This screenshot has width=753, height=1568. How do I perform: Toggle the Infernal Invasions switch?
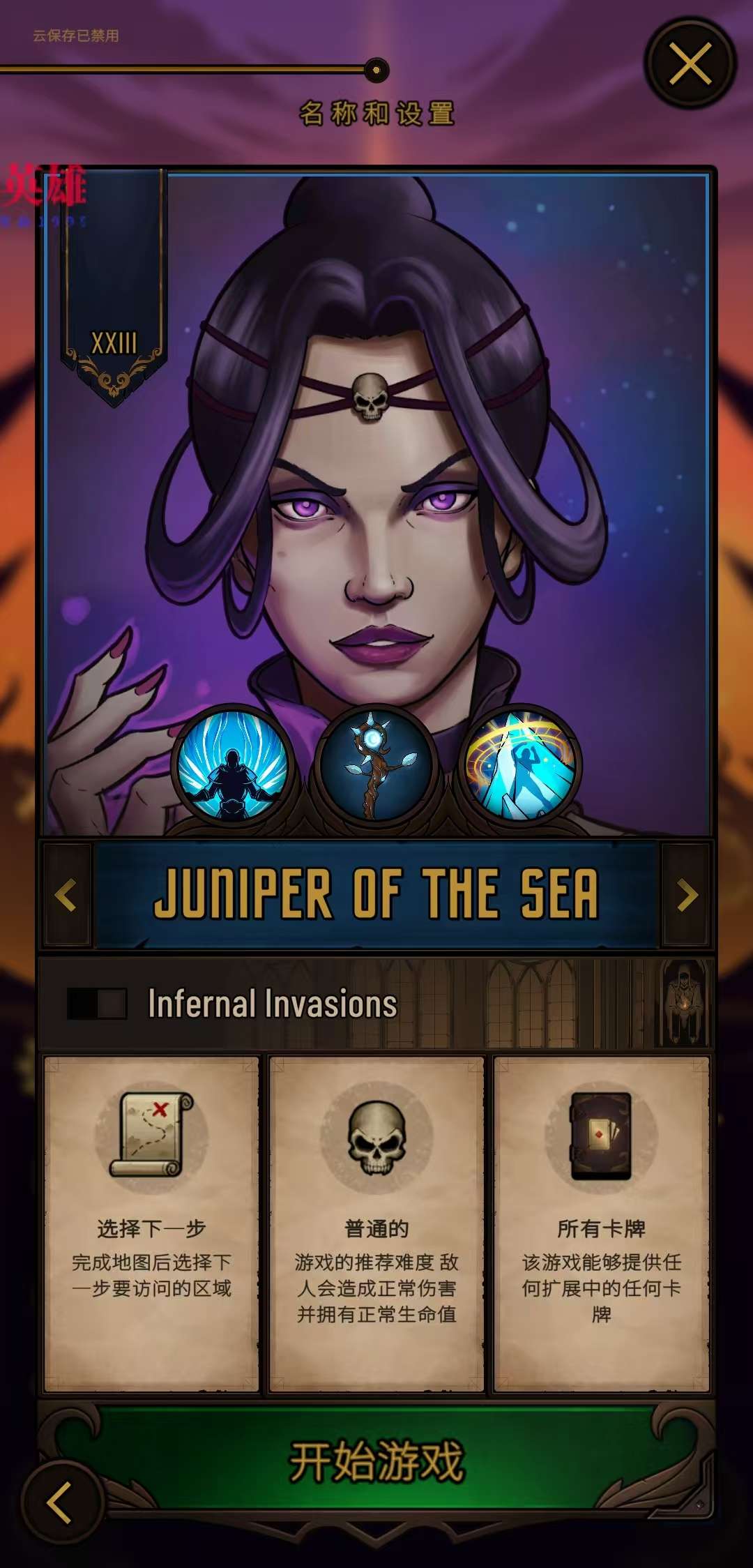97,1004
